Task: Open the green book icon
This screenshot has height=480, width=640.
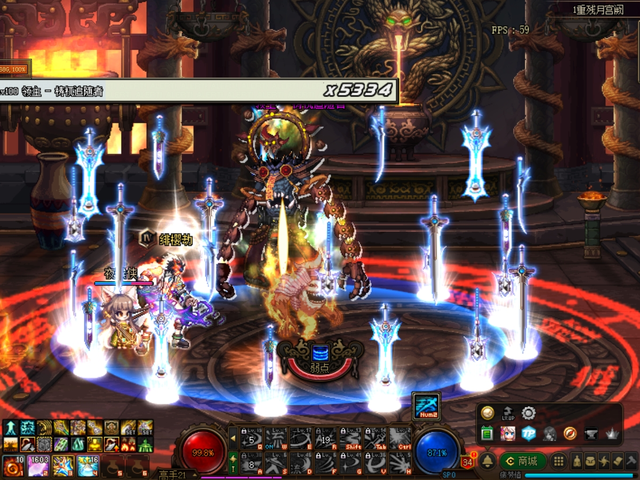Action: [x=487, y=433]
